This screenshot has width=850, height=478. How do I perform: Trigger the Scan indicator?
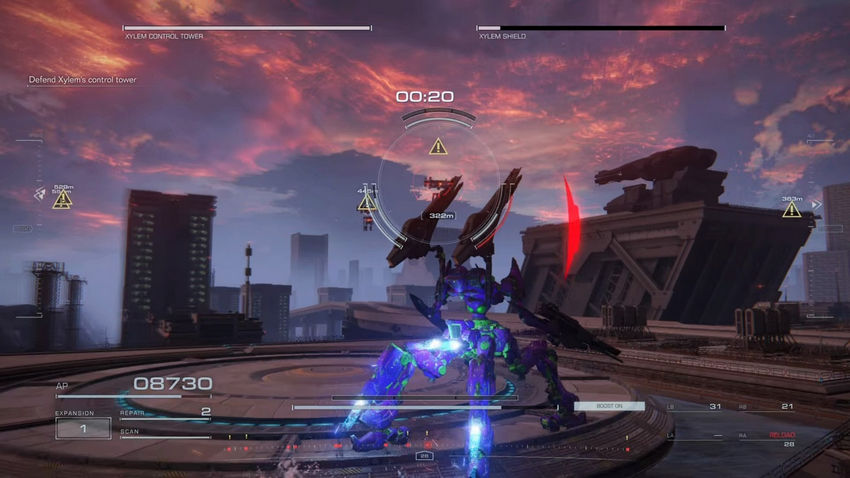tap(164, 433)
